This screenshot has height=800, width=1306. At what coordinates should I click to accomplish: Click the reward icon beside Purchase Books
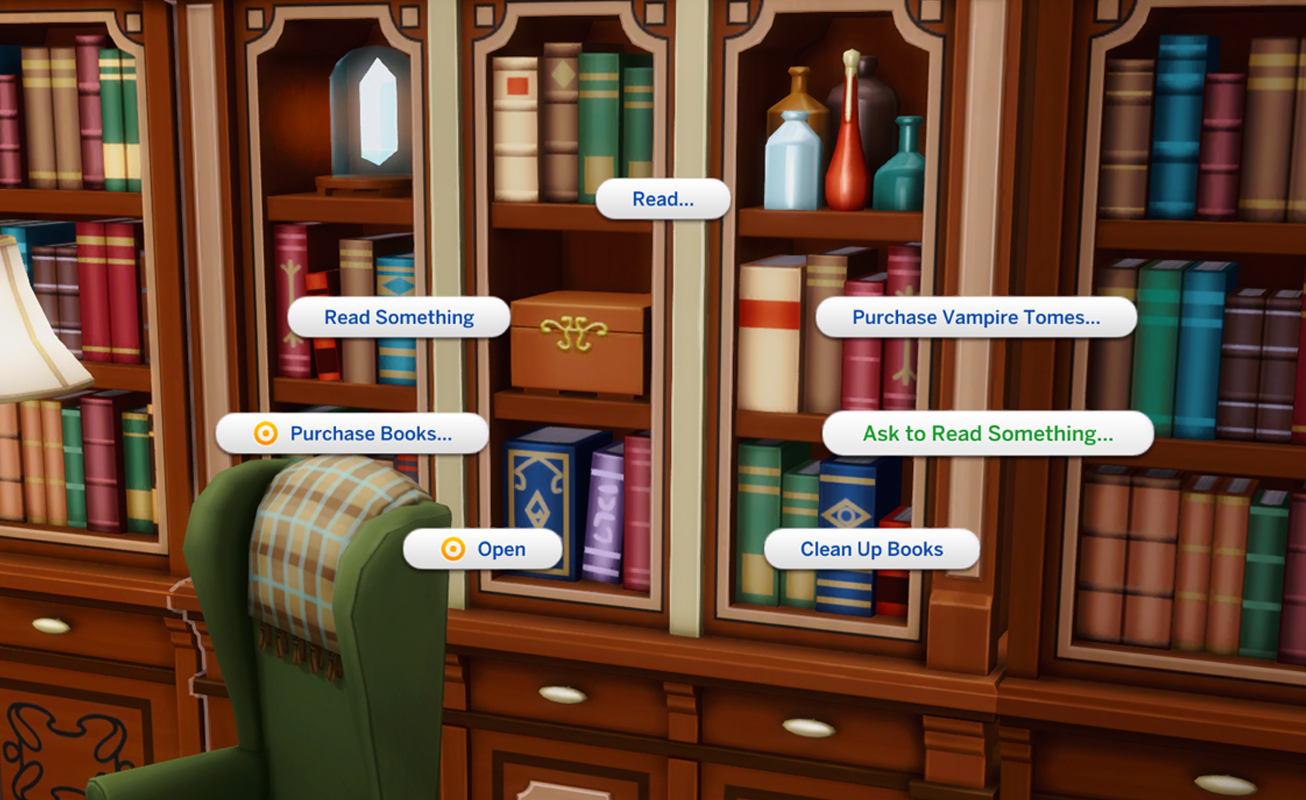[265, 433]
